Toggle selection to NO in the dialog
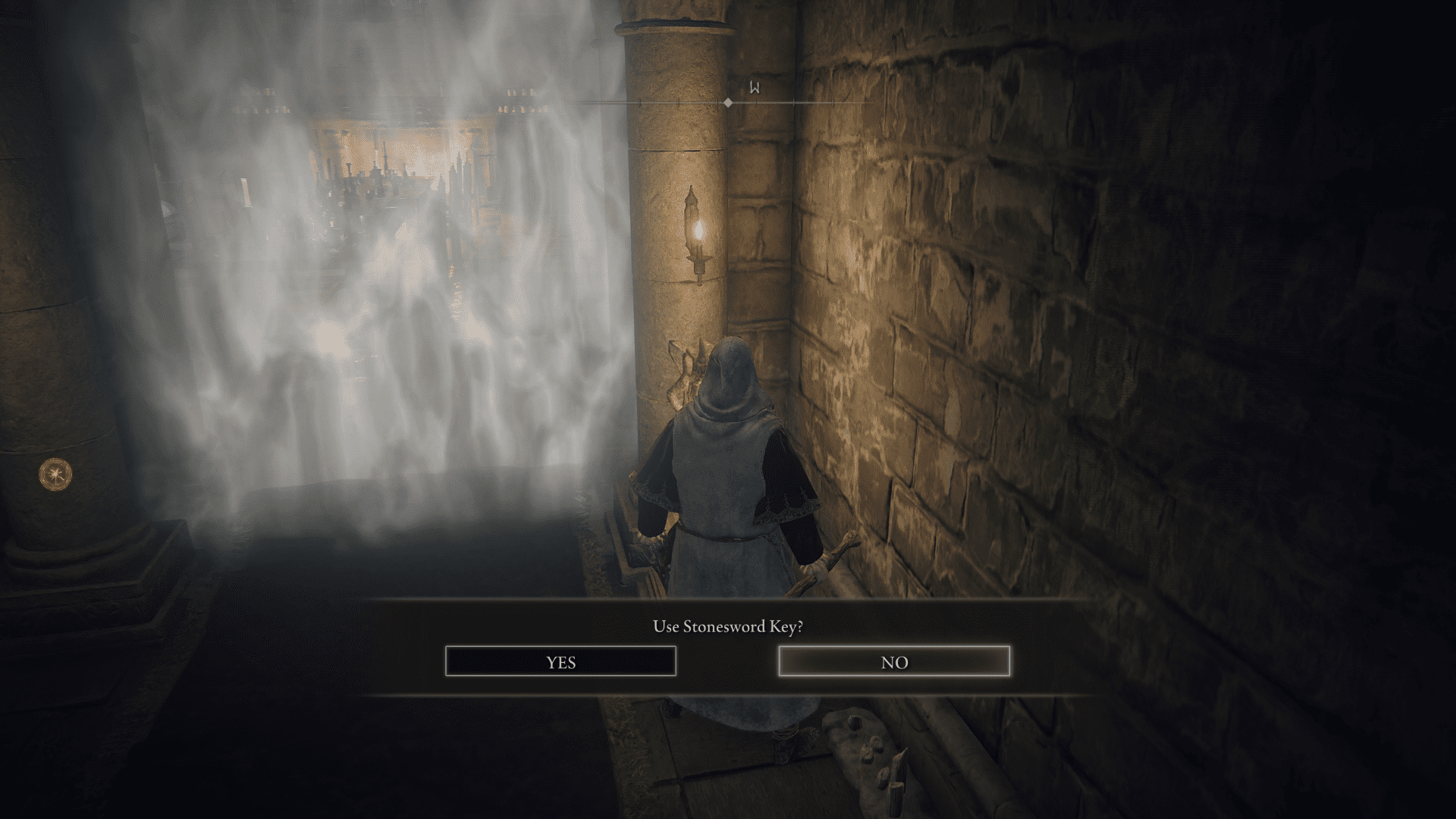This screenshot has width=1456, height=819. coord(895,662)
